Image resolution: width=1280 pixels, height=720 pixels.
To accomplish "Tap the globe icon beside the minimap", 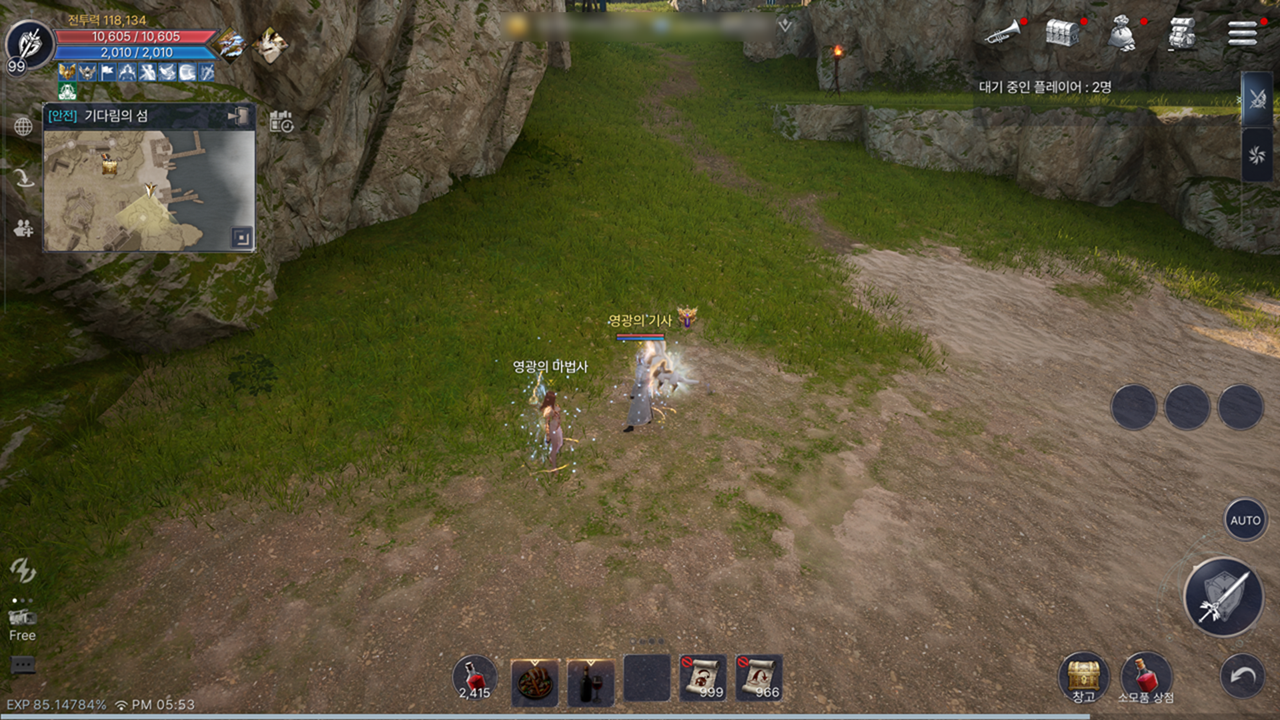I will coord(23,126).
